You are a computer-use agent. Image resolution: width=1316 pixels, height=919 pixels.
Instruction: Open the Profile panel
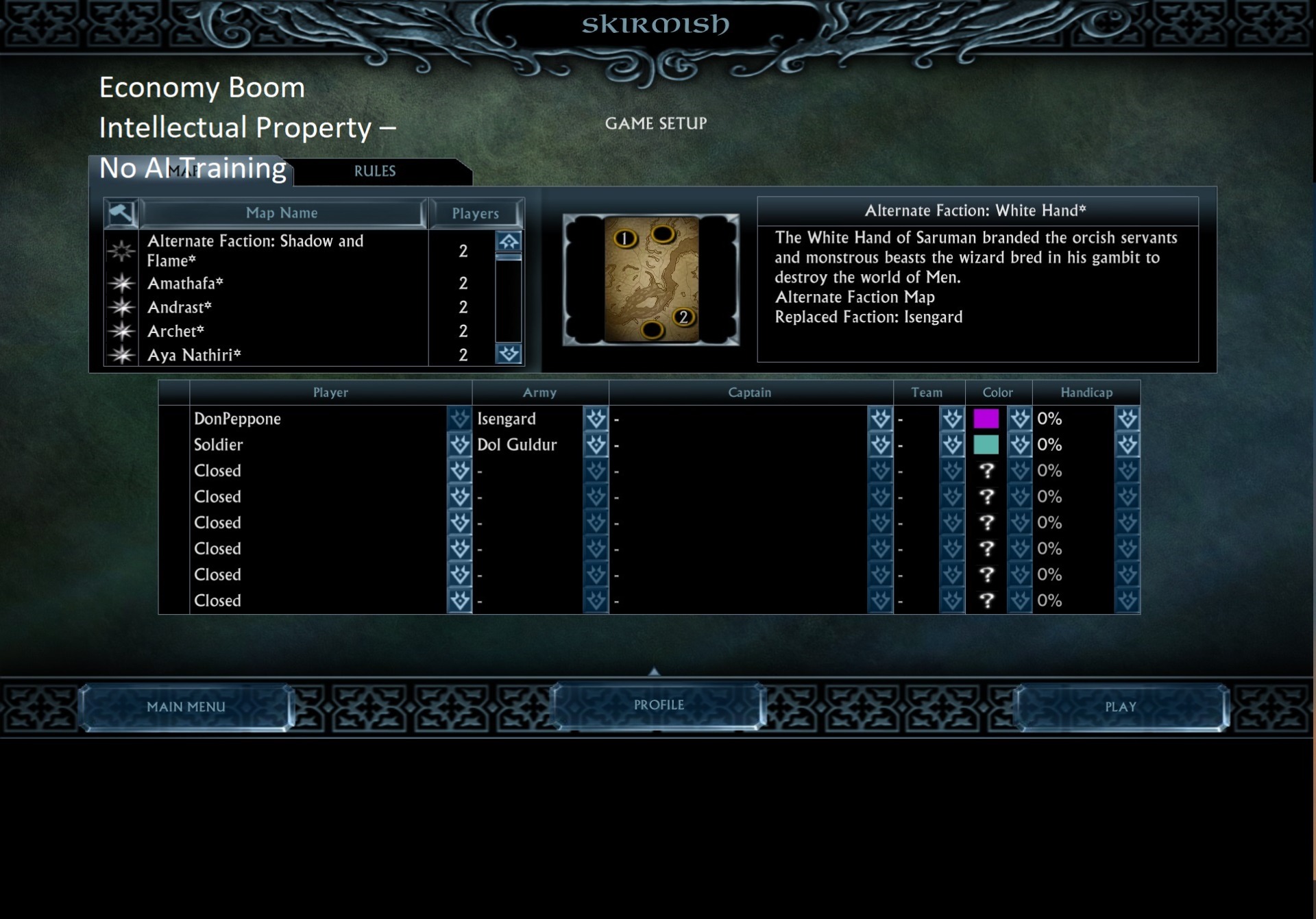(x=658, y=705)
